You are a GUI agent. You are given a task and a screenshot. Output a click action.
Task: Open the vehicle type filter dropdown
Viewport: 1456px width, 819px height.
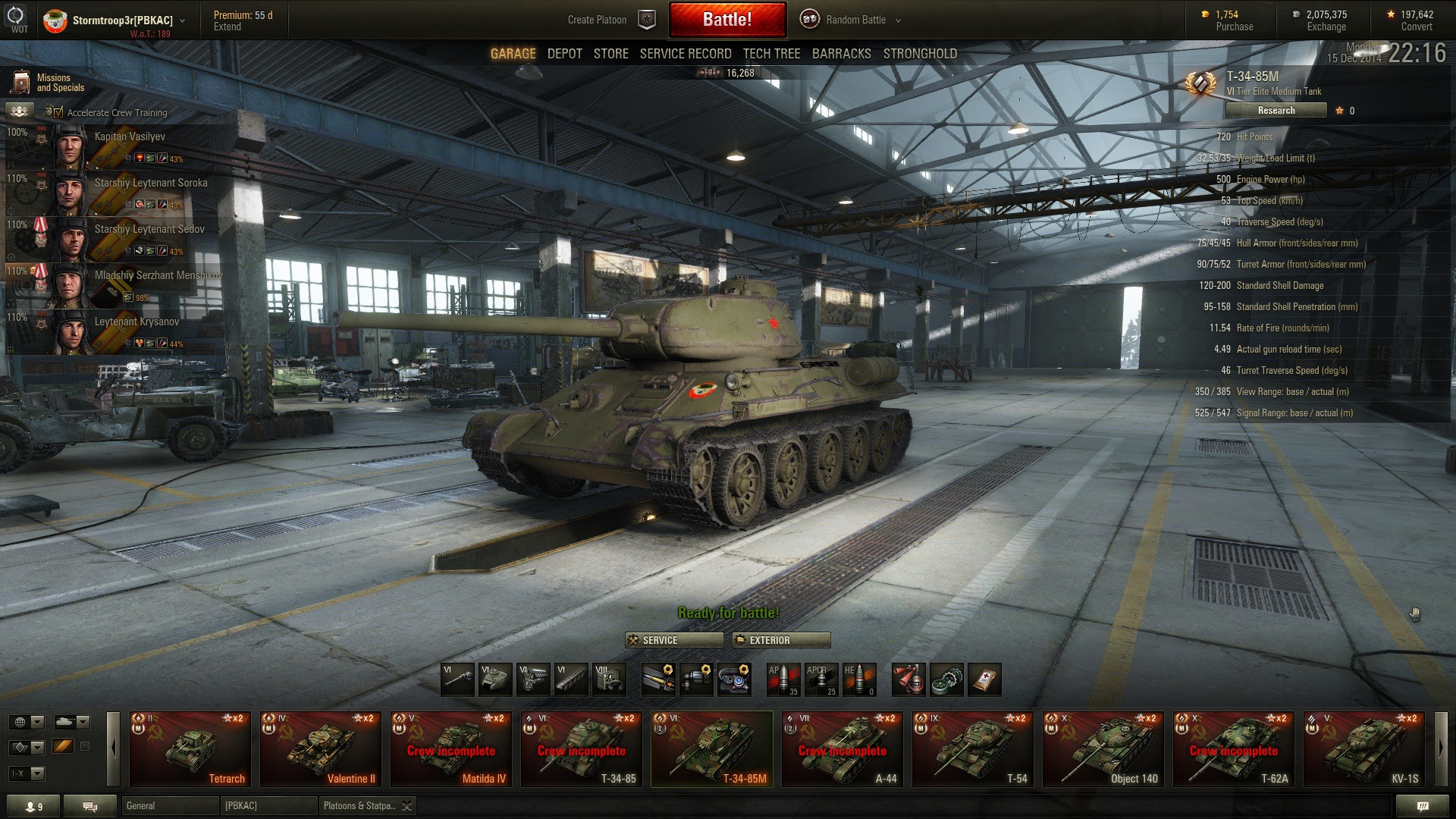click(x=72, y=722)
